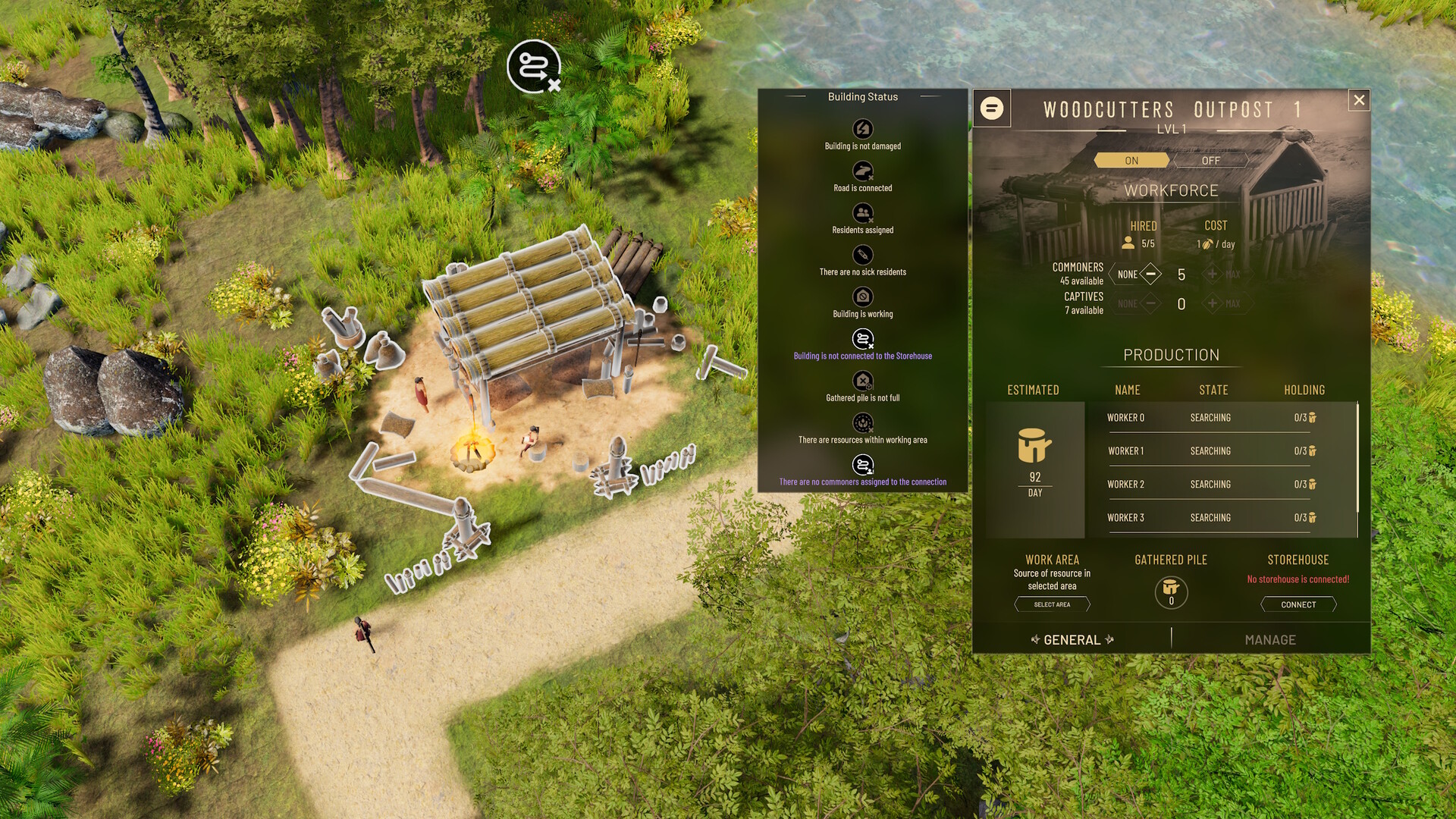Decrease Commoners count with minus button
The image size is (1456, 819).
pyautogui.click(x=1152, y=275)
